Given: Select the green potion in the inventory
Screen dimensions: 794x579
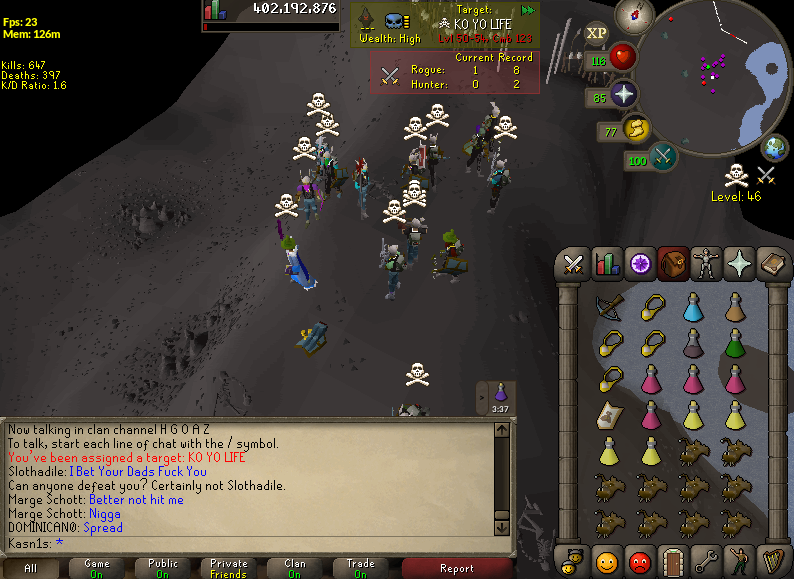Looking at the screenshot, I should coord(735,343).
